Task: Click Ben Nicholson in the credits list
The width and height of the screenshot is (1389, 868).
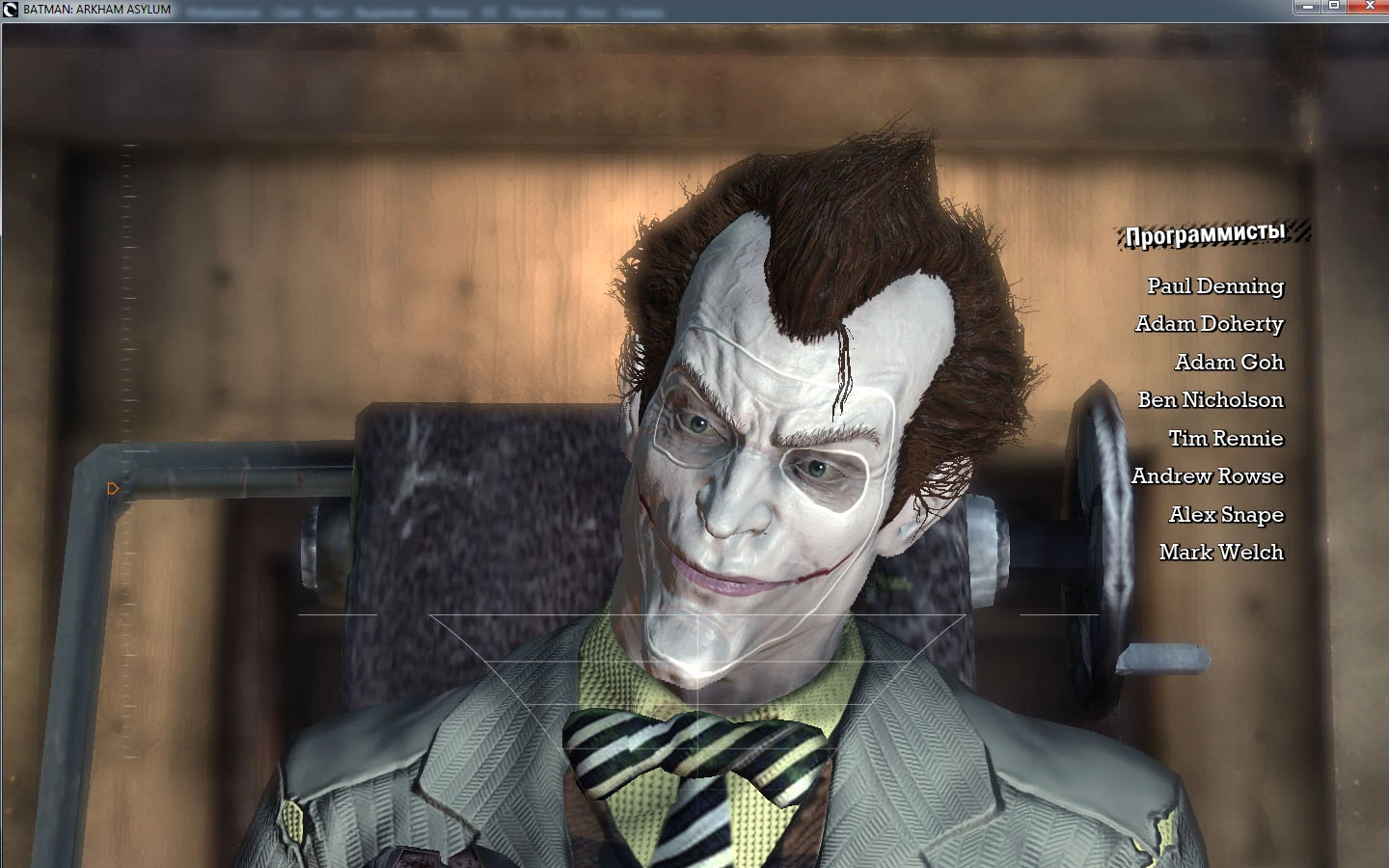Action: (1212, 400)
